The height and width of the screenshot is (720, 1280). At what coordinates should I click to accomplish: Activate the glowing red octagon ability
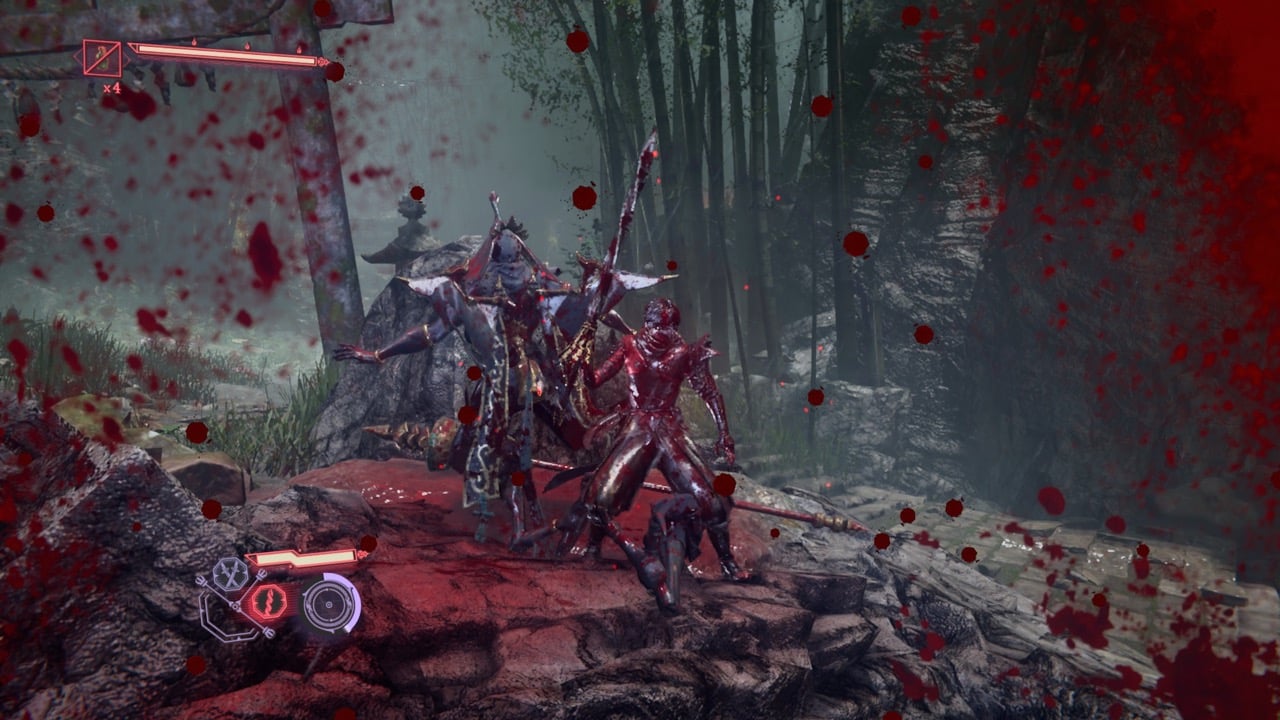[269, 601]
